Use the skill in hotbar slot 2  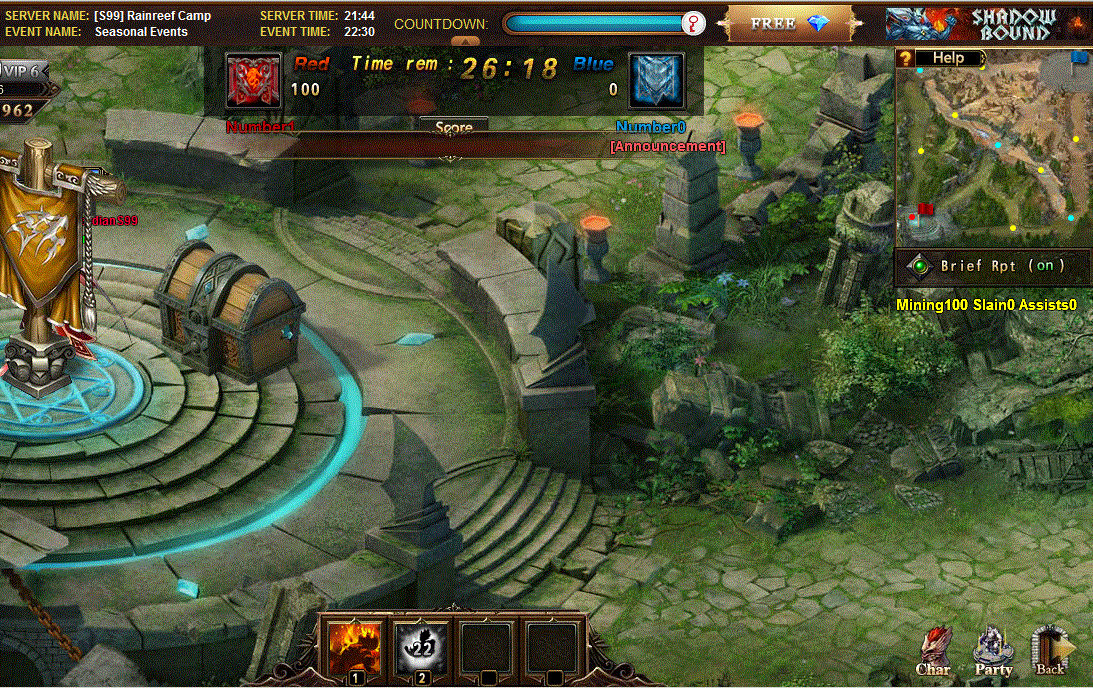click(x=421, y=648)
